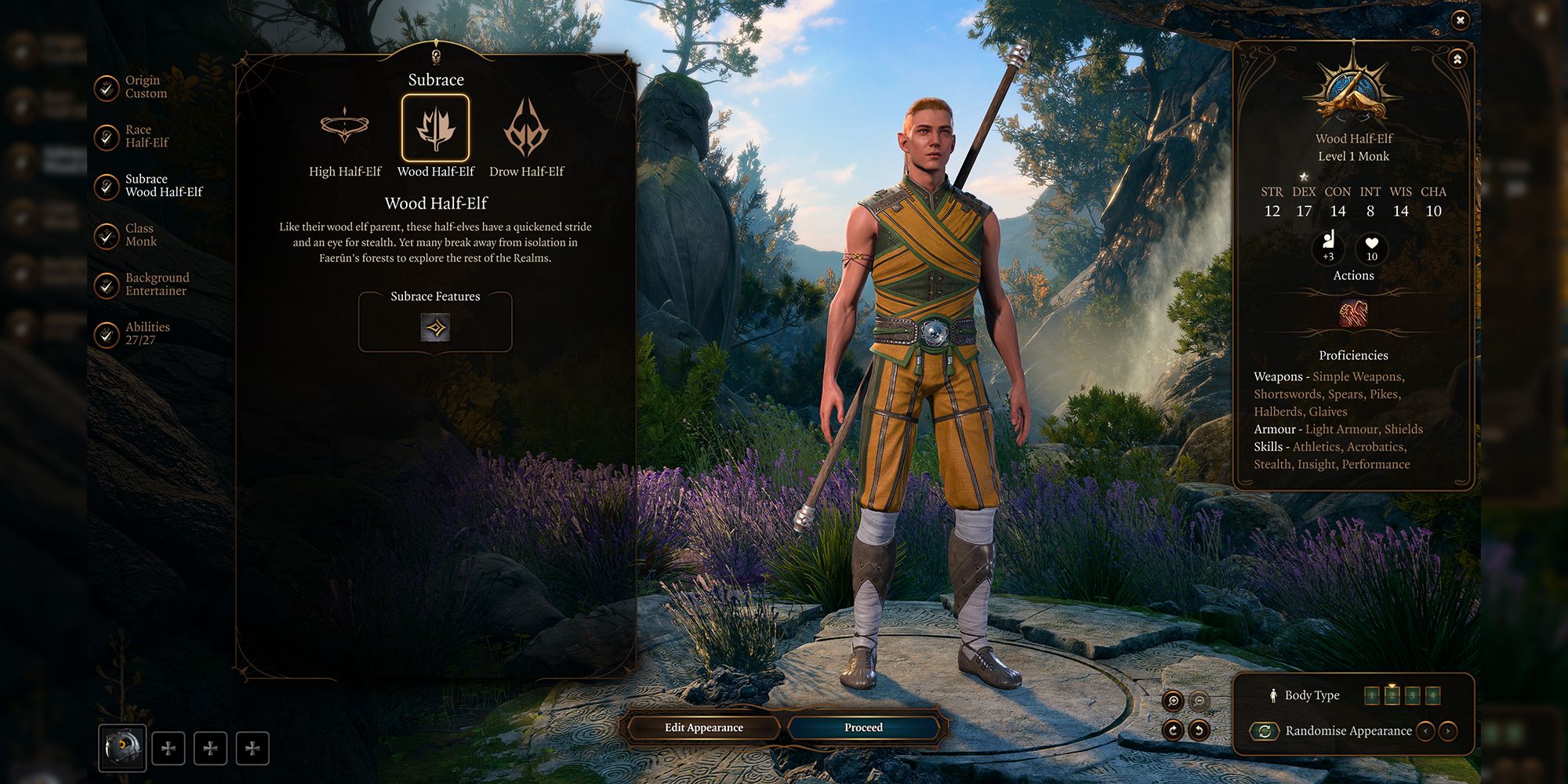
Task: Step to previous appearance preset arrow
Action: click(1427, 731)
